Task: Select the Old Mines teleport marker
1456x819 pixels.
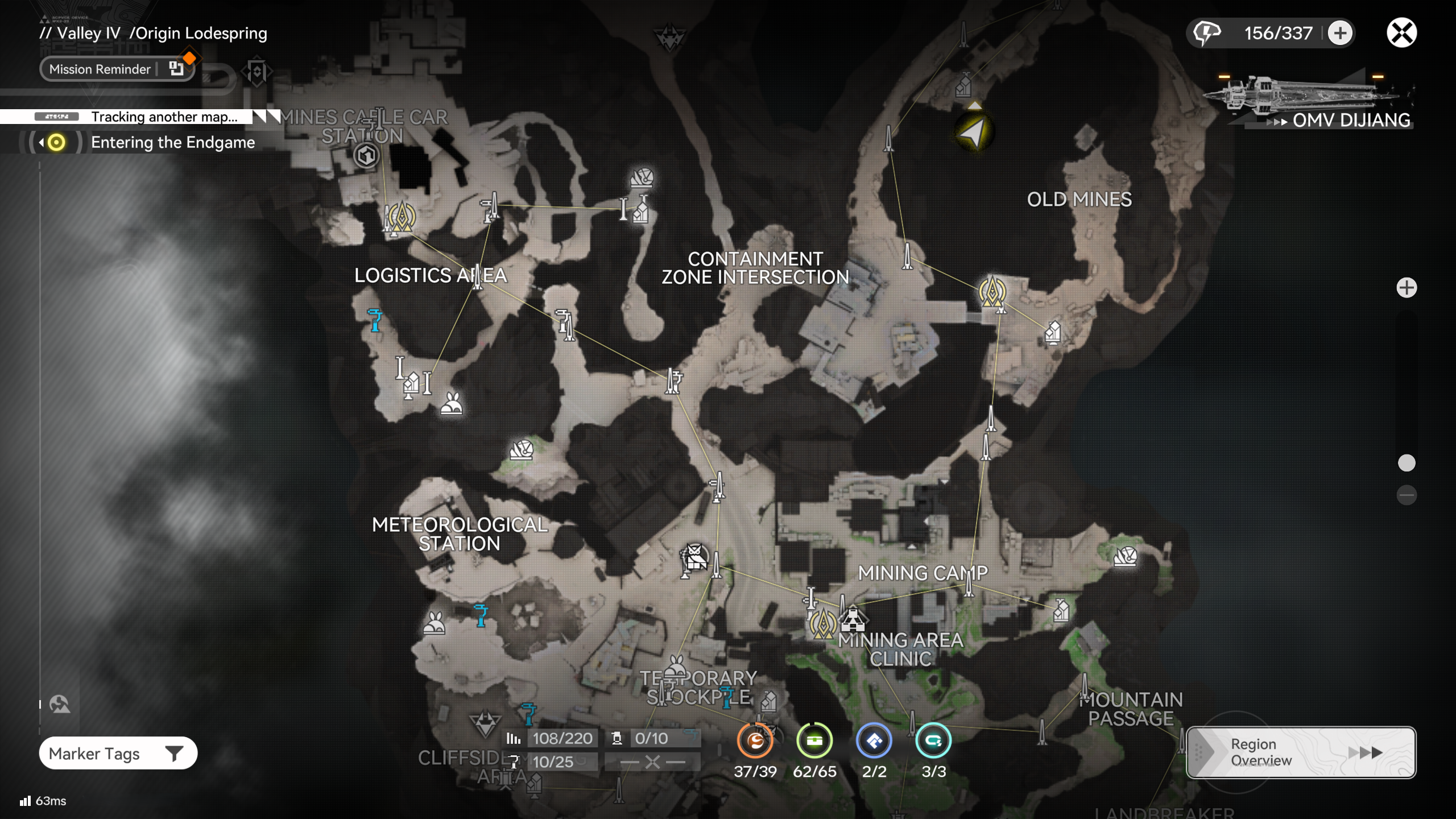Action: point(992,291)
